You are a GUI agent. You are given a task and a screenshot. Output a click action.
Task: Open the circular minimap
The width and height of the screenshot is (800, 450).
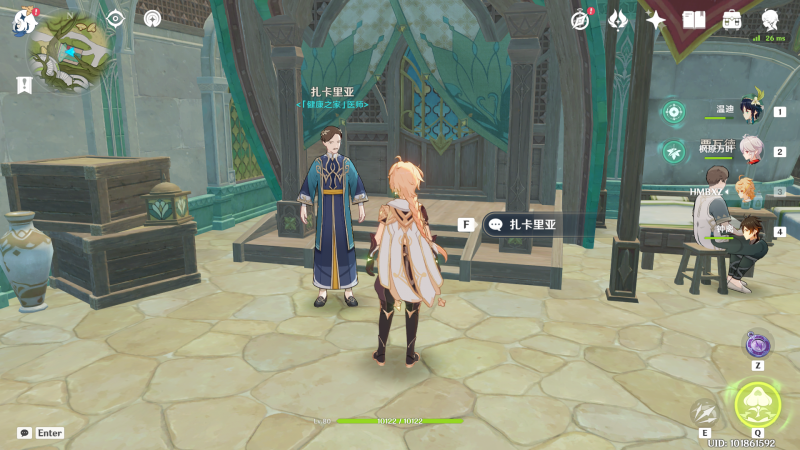(68, 52)
